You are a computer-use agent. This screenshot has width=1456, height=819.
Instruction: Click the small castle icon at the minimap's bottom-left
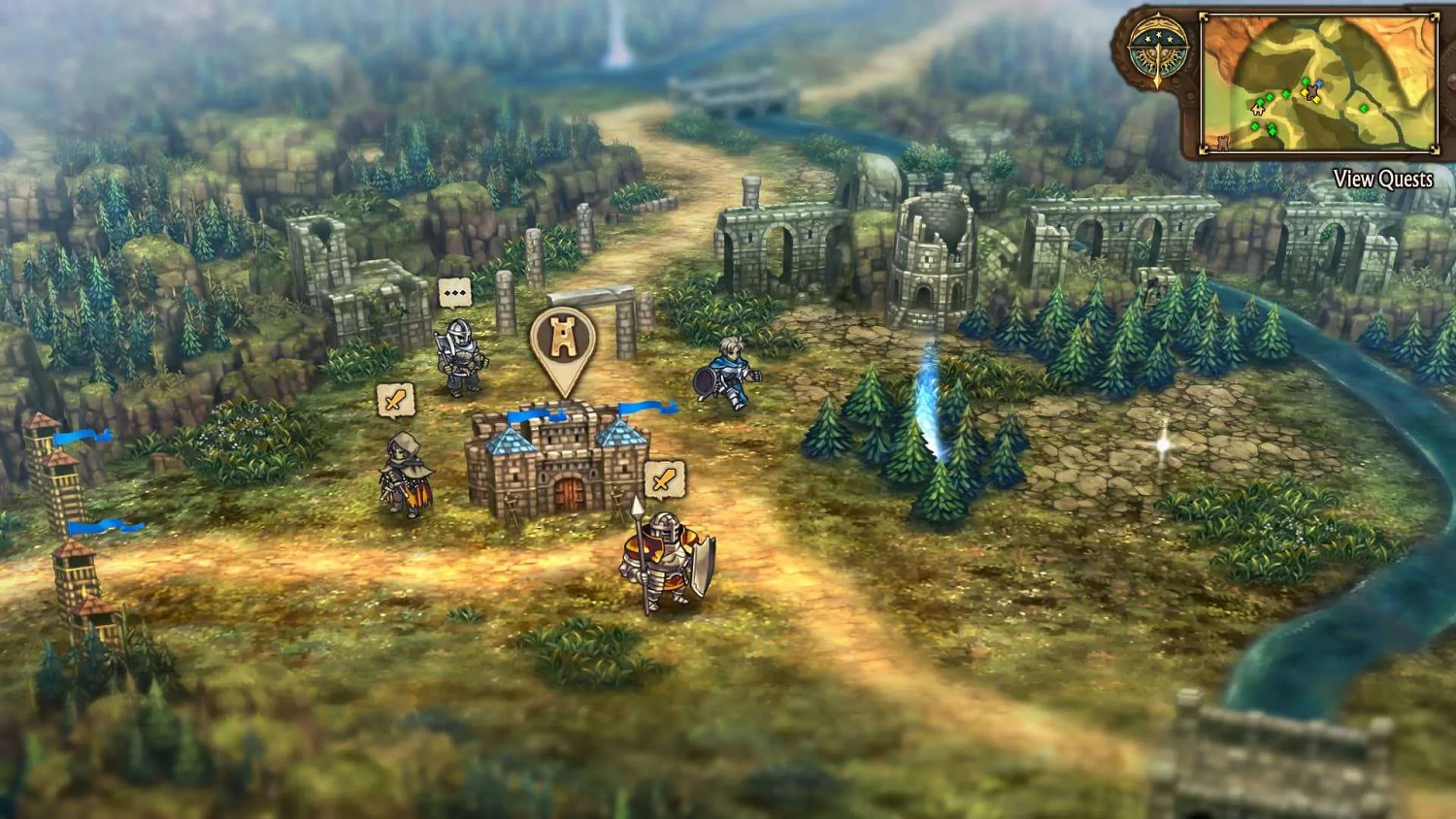[1222, 144]
